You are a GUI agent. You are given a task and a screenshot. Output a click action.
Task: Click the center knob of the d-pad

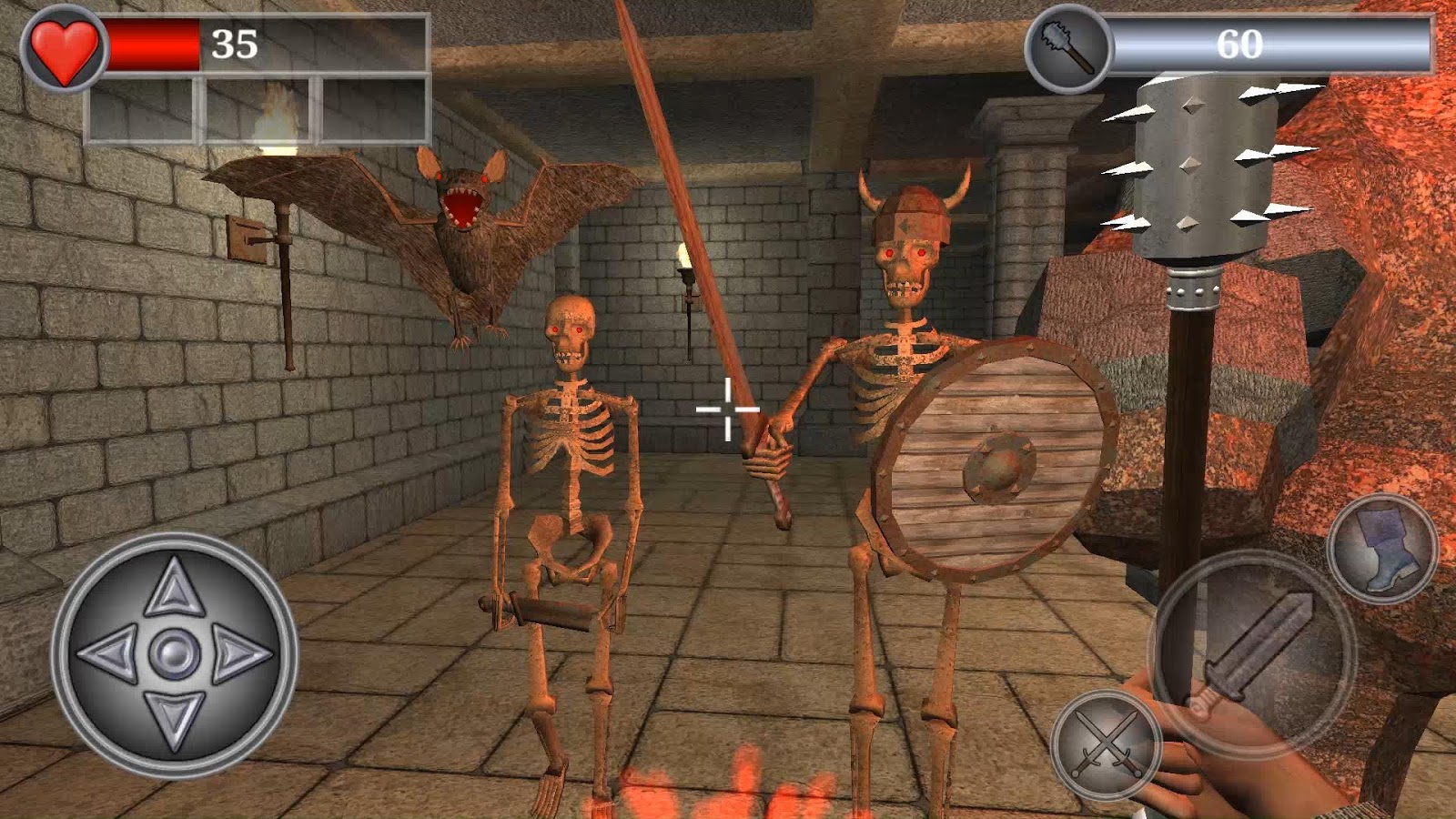[x=174, y=652]
